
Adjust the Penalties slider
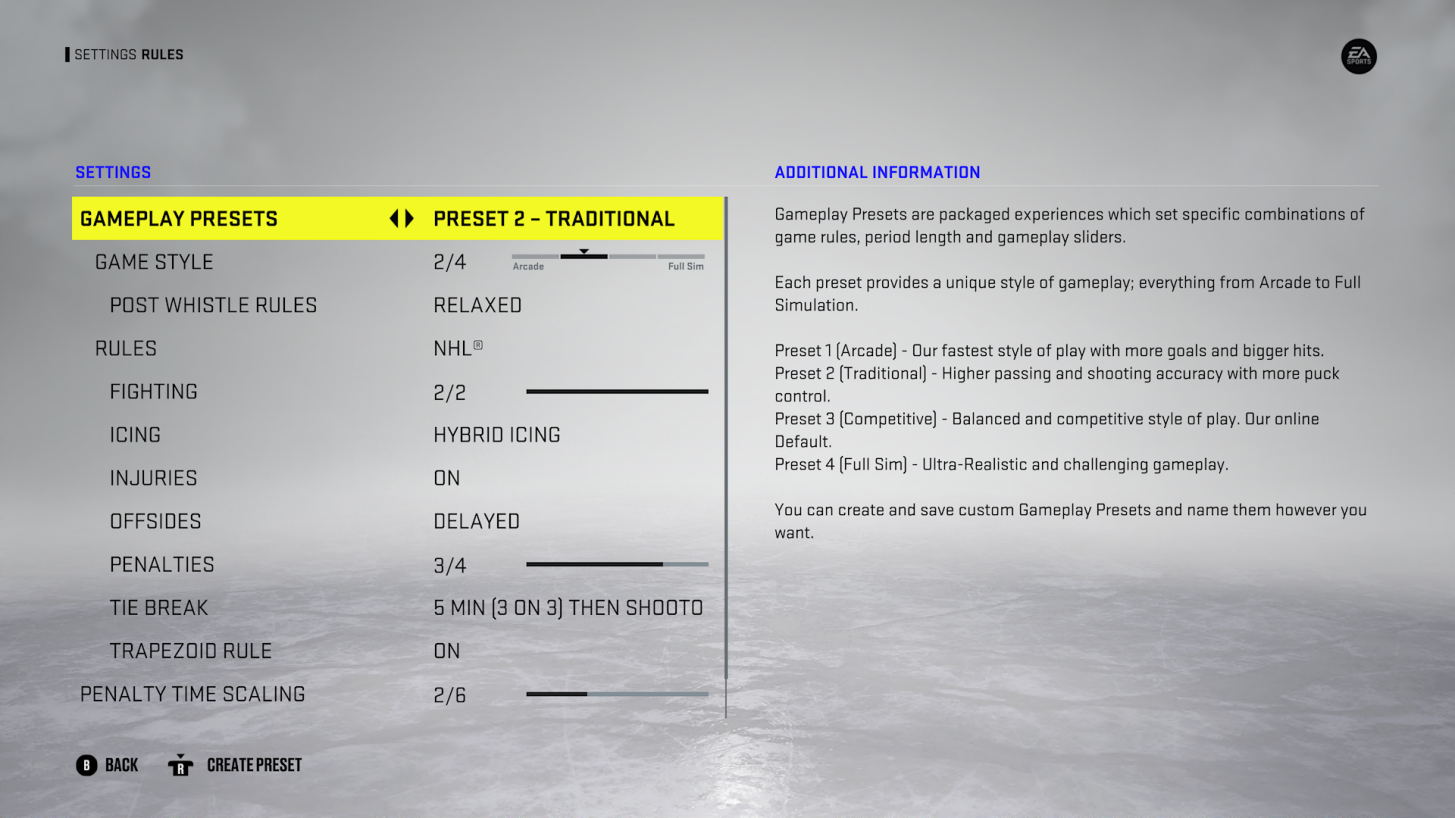(617, 564)
